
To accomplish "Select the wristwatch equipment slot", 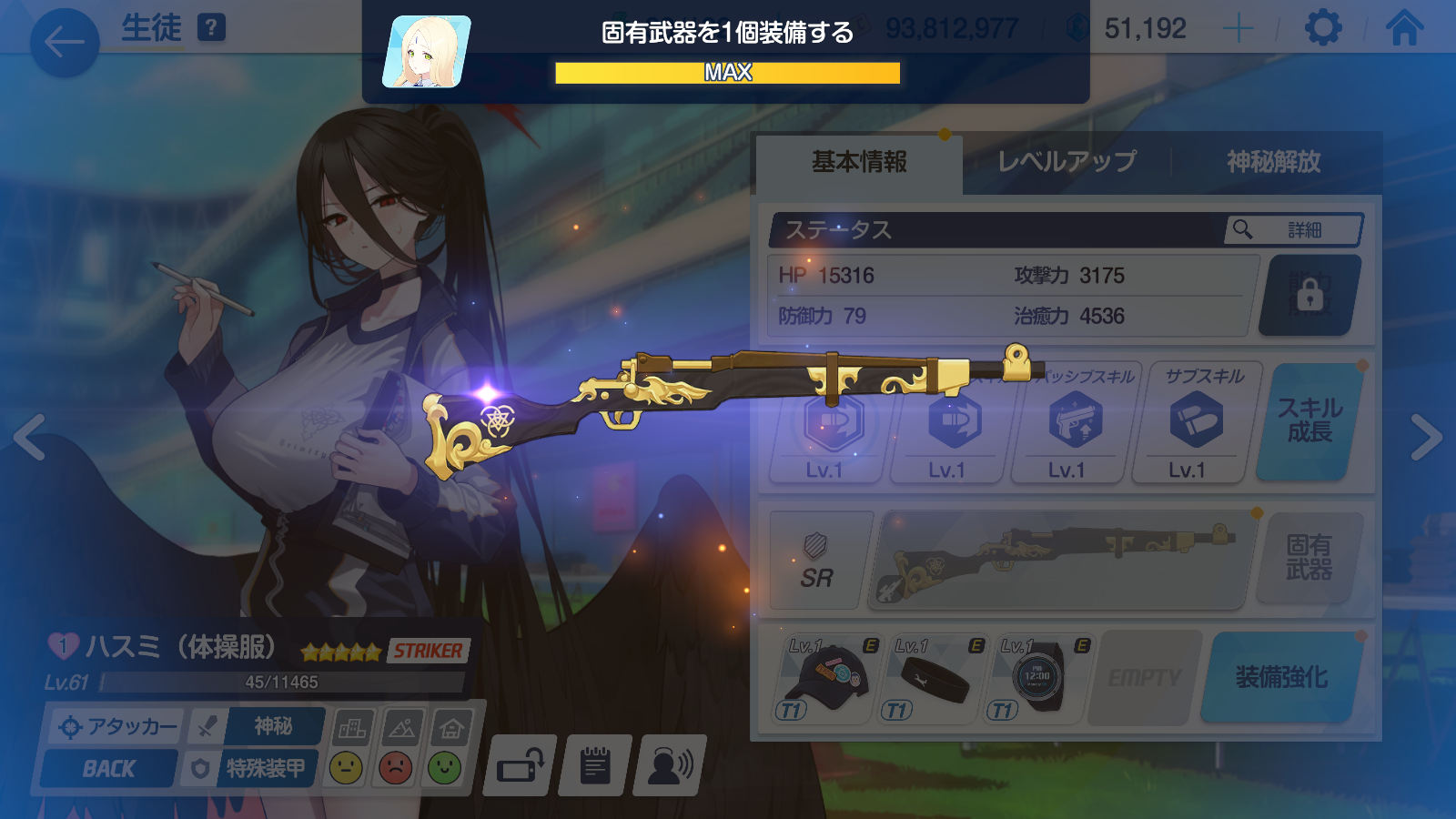I will (1037, 679).
